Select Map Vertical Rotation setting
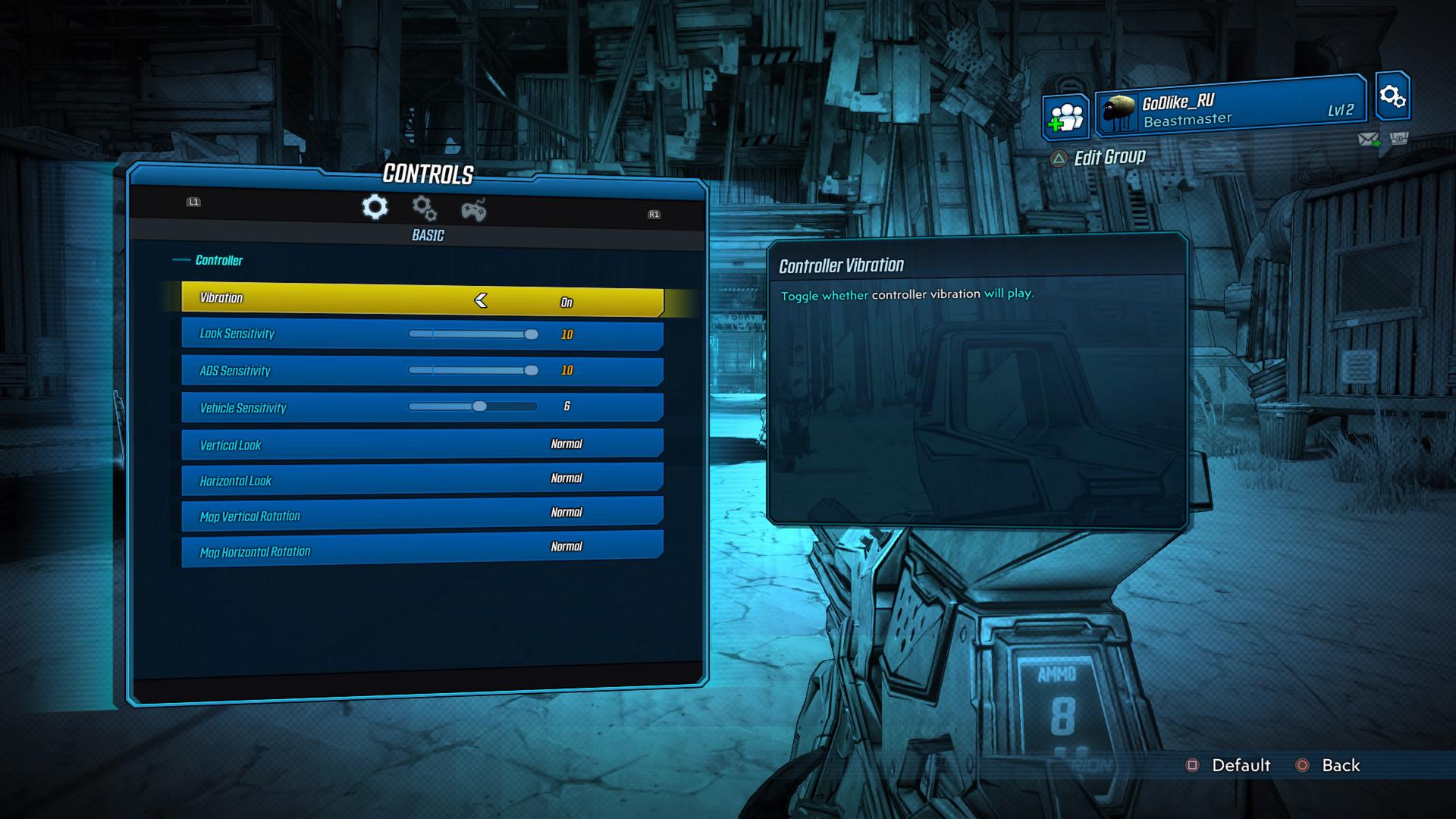 [422, 514]
